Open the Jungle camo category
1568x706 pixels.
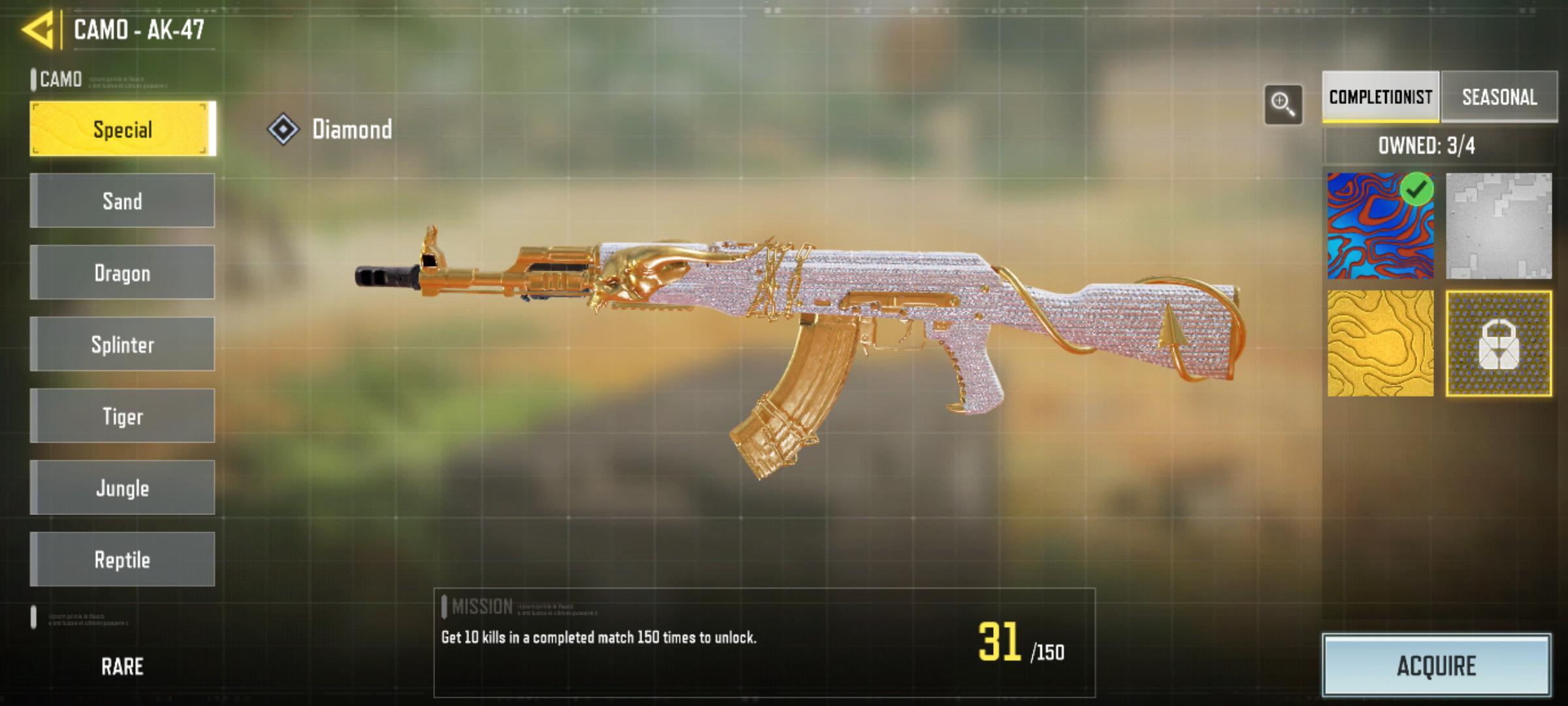click(122, 488)
